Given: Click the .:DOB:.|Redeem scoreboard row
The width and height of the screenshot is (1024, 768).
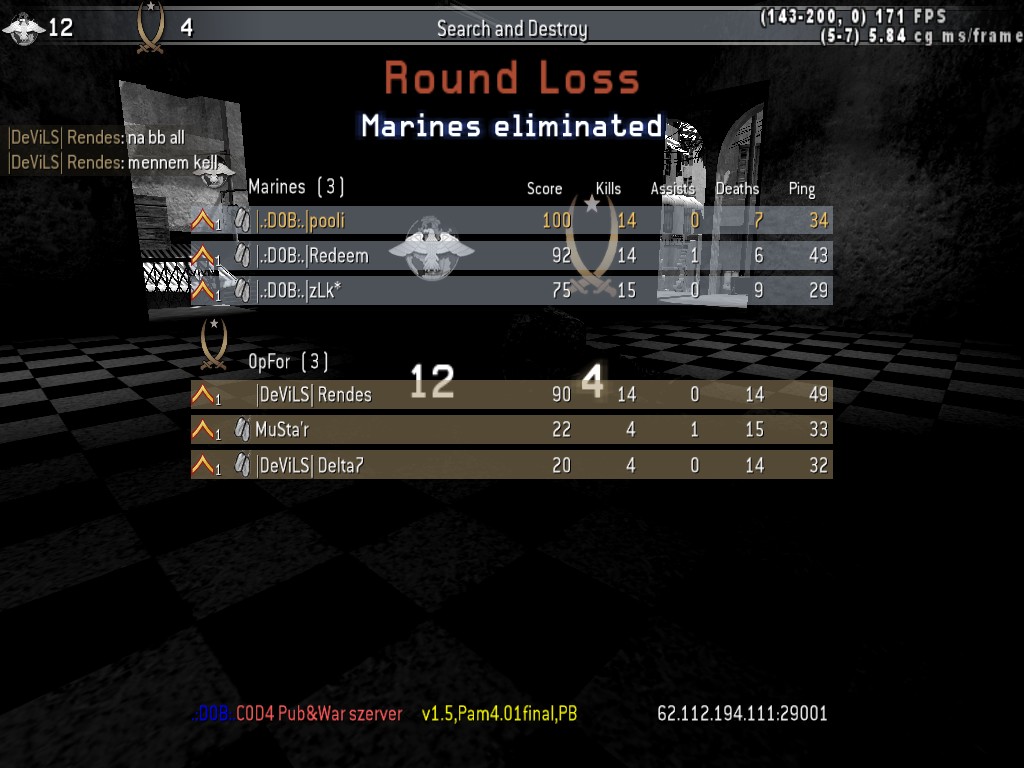Looking at the screenshot, I should 510,255.
